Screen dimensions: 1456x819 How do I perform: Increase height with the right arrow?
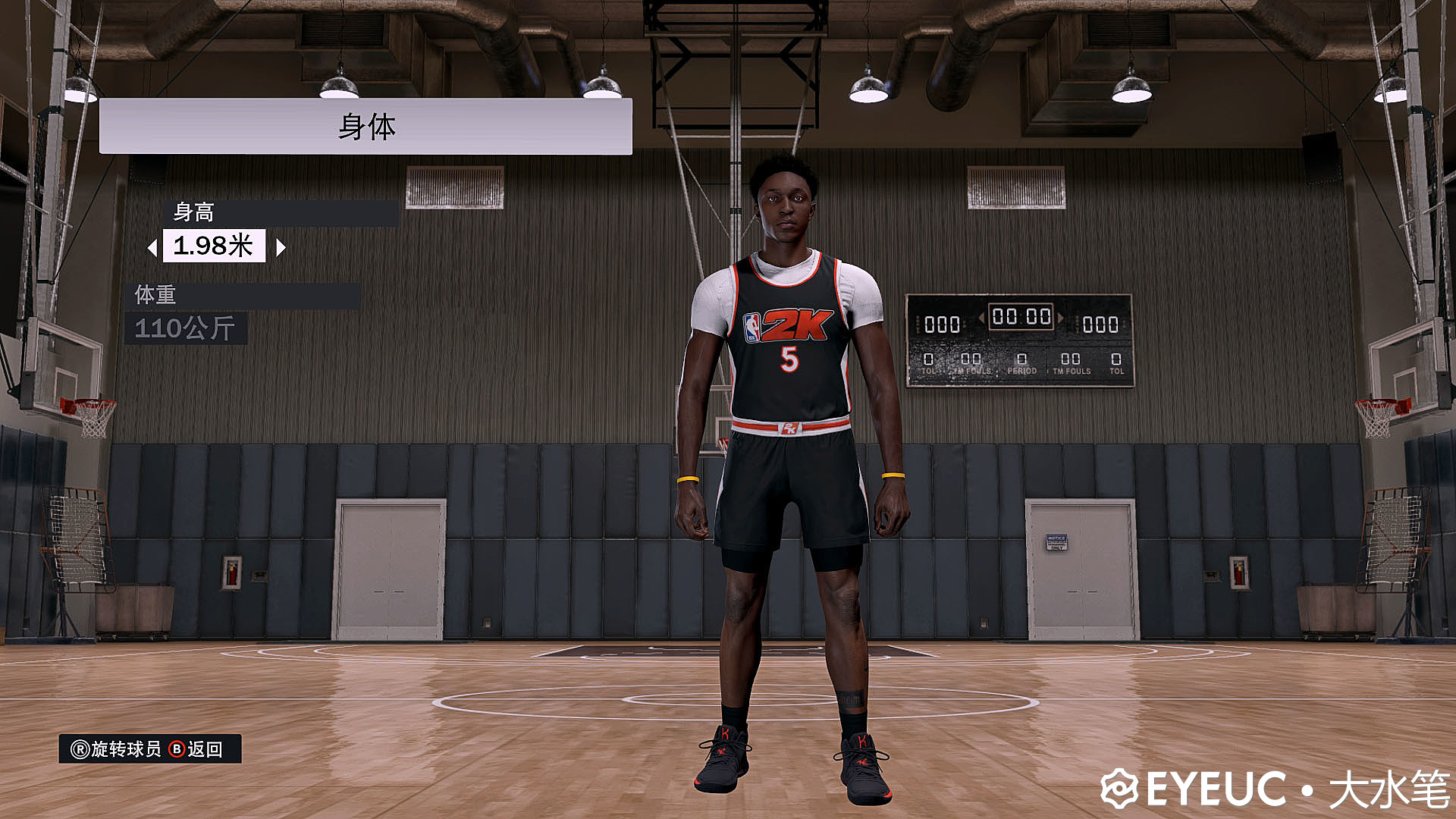281,247
